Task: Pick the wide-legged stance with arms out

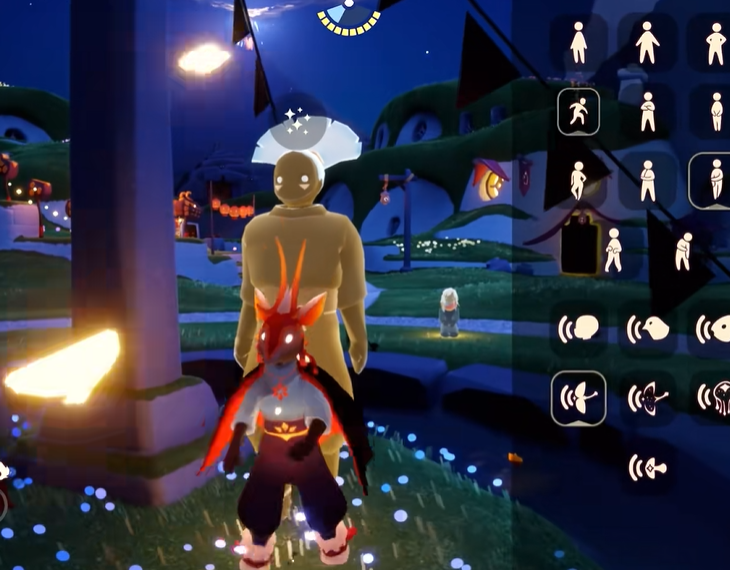Action: [x=647, y=43]
